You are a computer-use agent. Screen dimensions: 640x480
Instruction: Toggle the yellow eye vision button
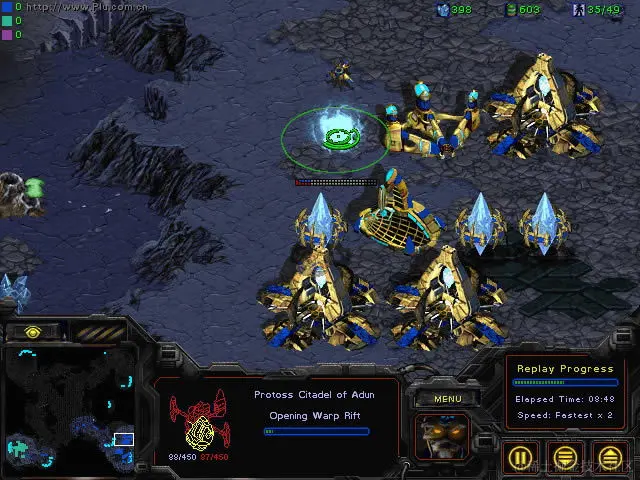(33, 332)
